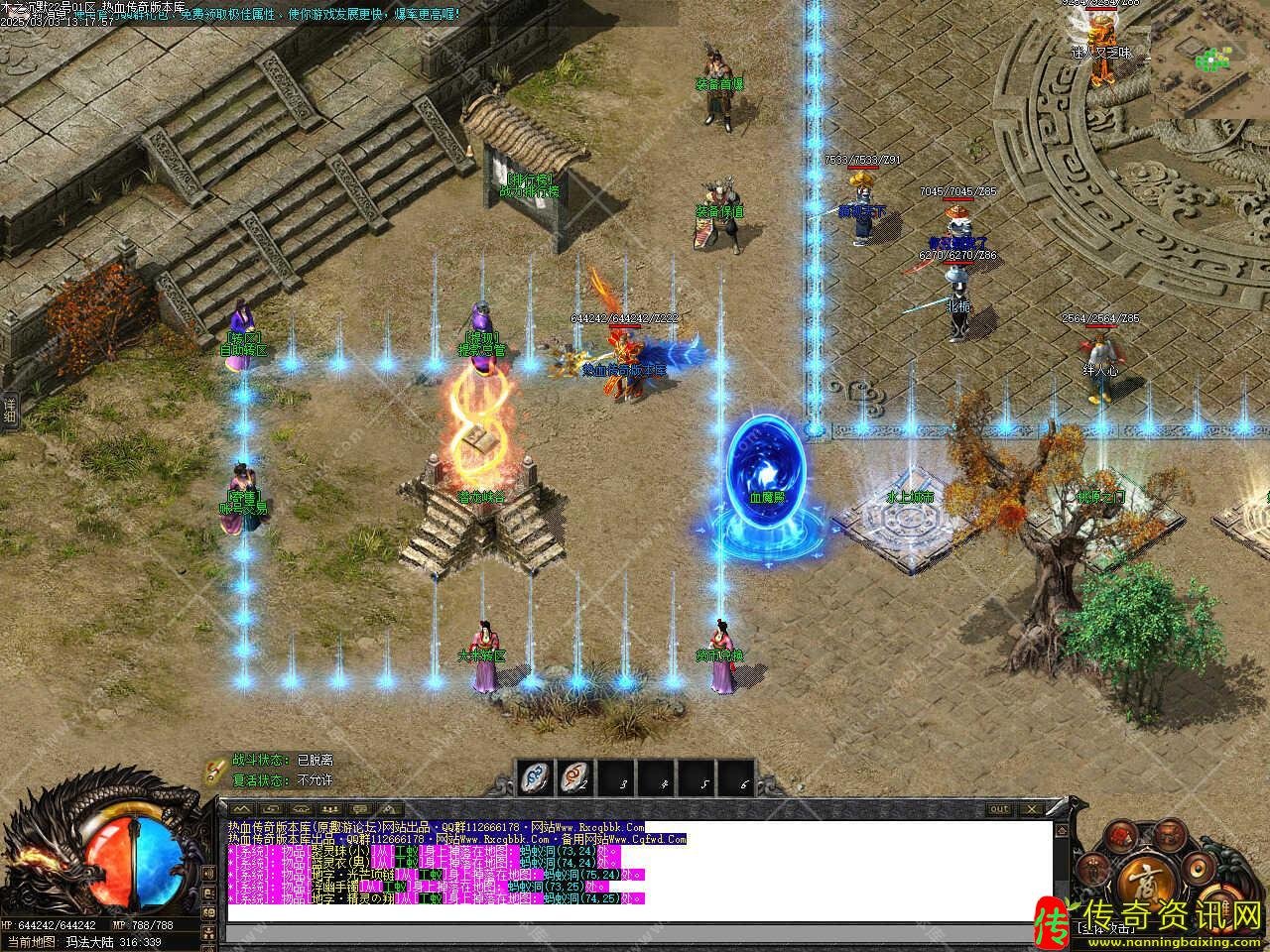1270x952 pixels.
Task: Click the 'out' button on the chat bar
Action: [x=999, y=809]
